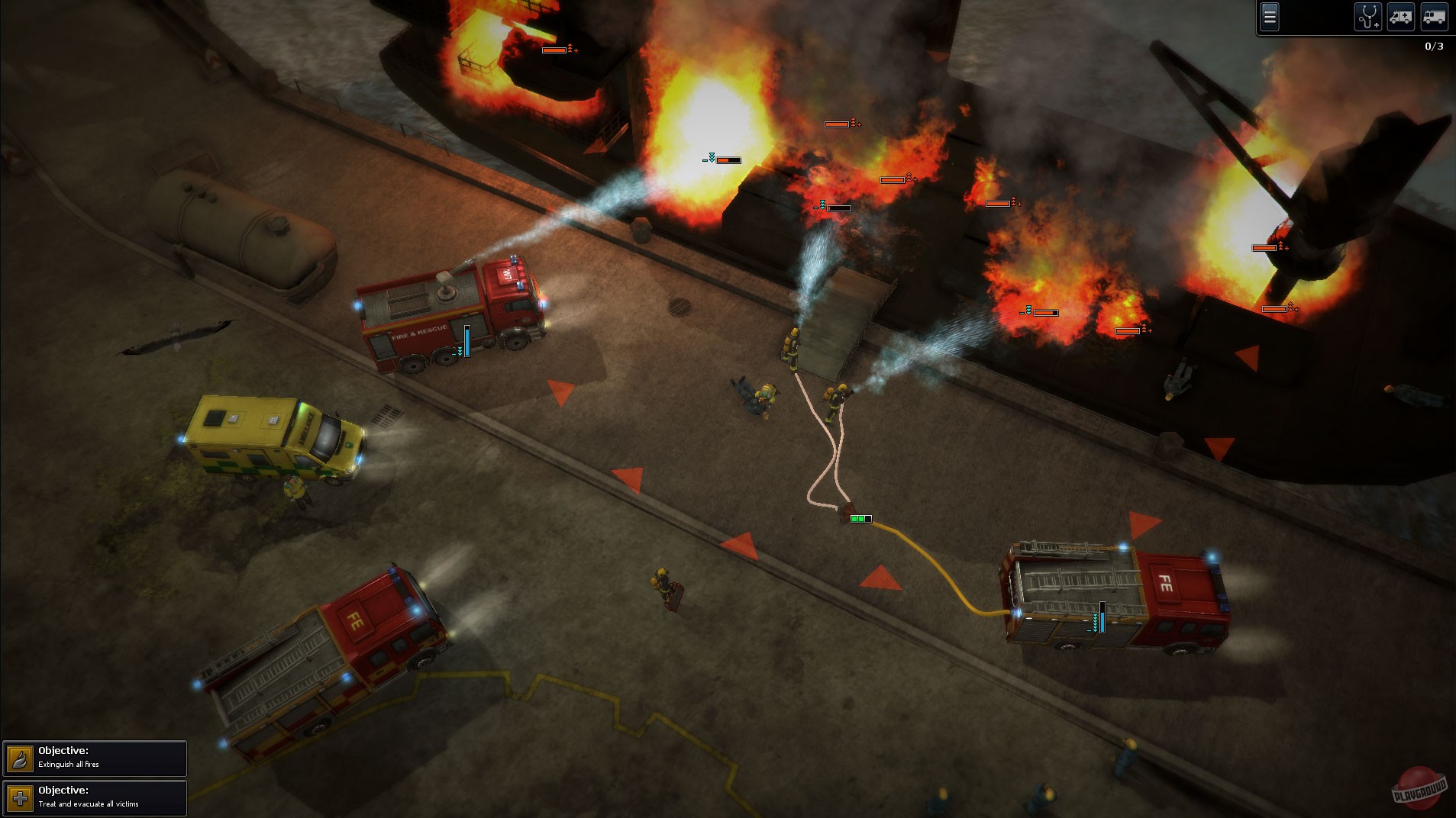The image size is (1456, 818).
Task: Click the ambulance icon to request an ambulance
Action: coord(1401,18)
